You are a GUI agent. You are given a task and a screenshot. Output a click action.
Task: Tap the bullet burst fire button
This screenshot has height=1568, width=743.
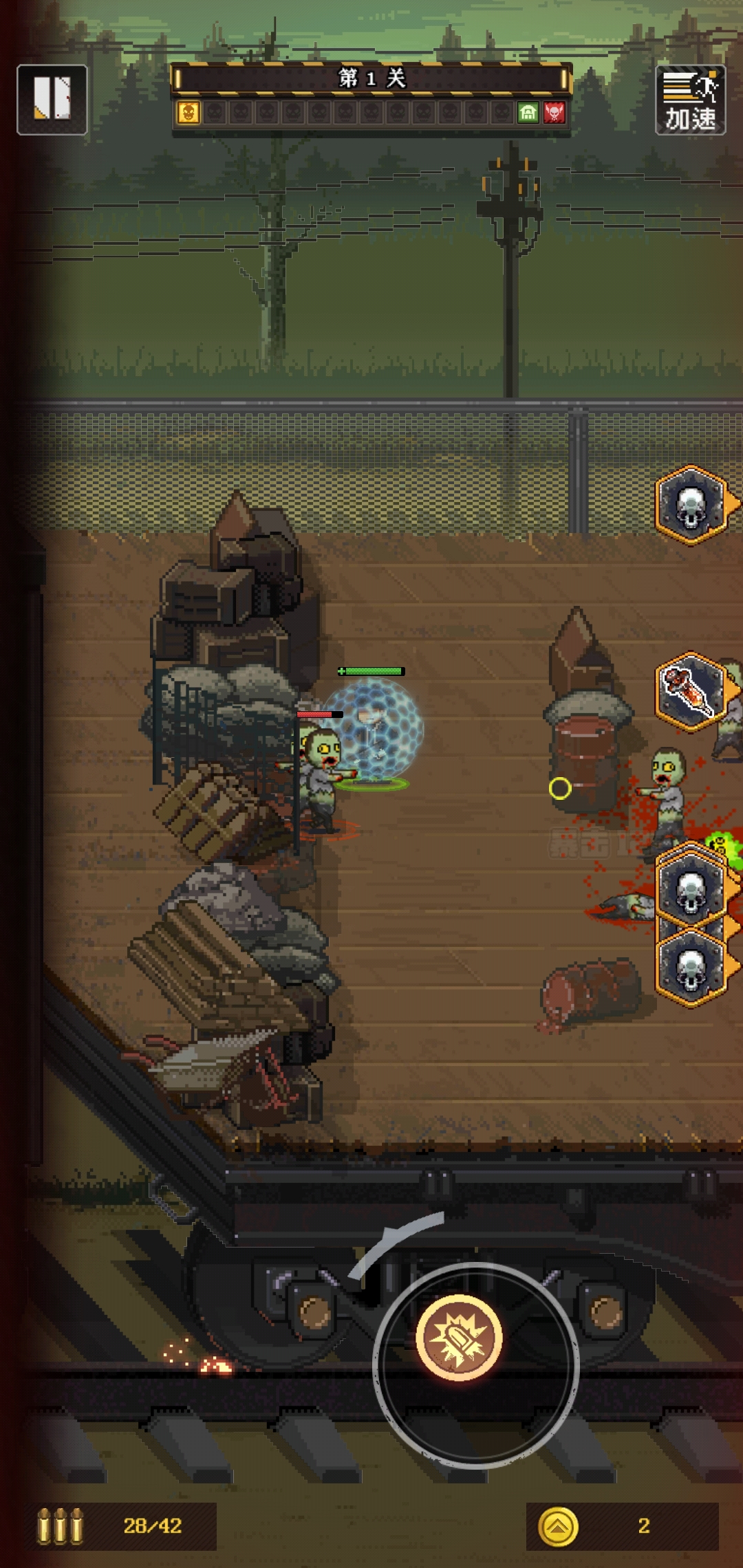point(459,1337)
